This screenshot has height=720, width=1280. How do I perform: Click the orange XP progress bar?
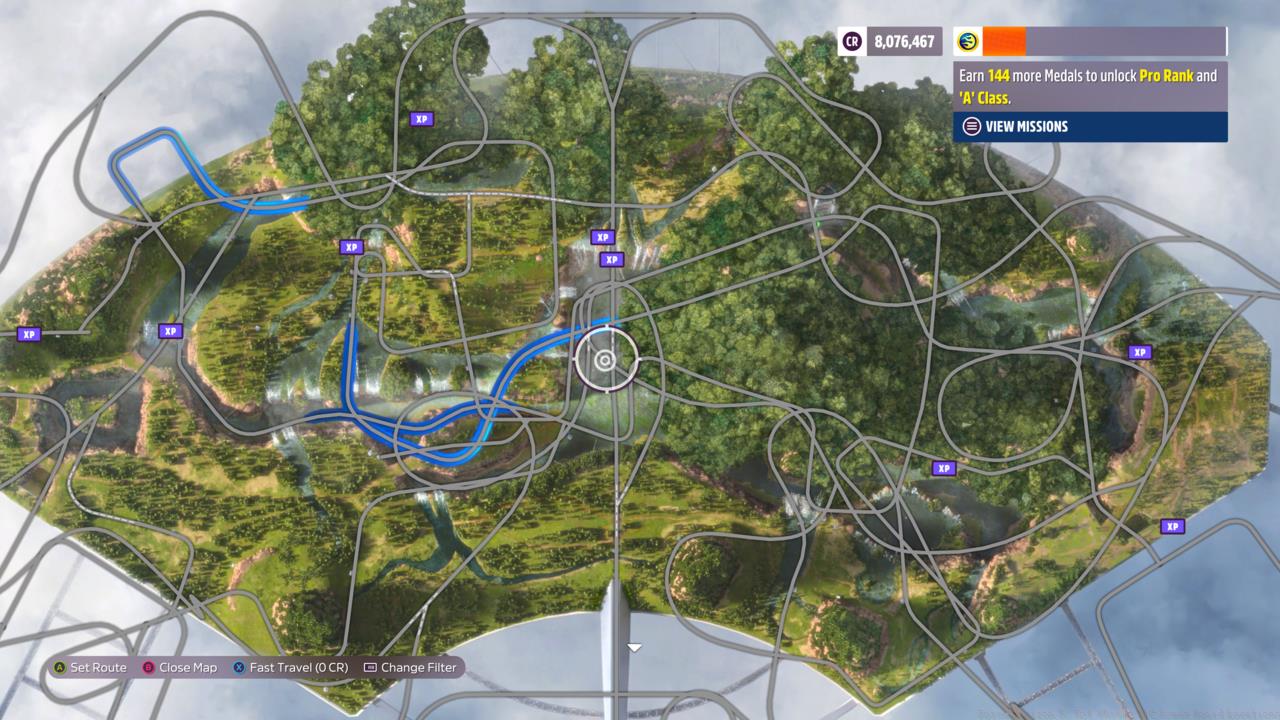(x=1005, y=41)
